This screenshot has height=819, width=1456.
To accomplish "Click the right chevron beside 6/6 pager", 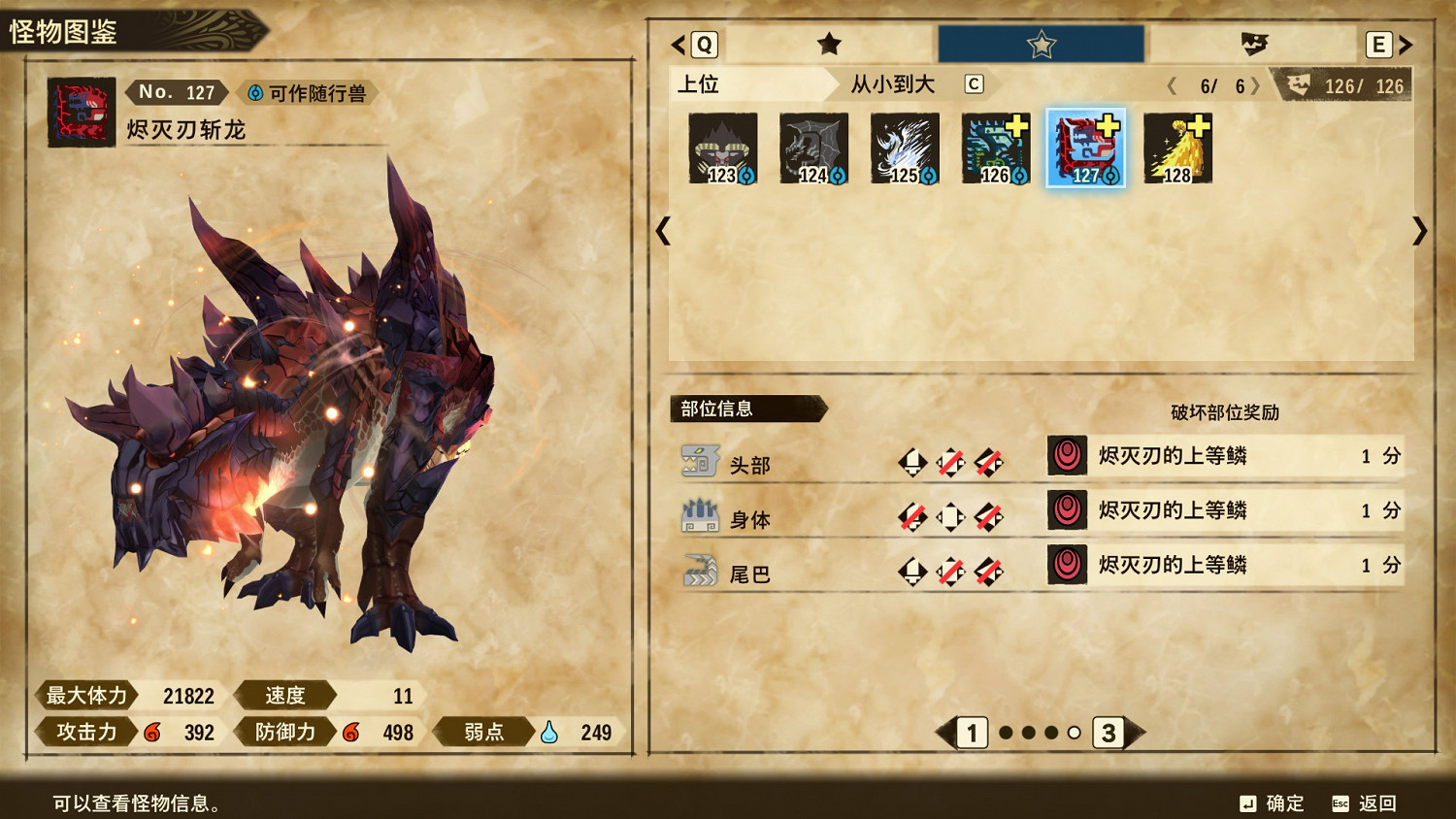I will pyautogui.click(x=1257, y=85).
